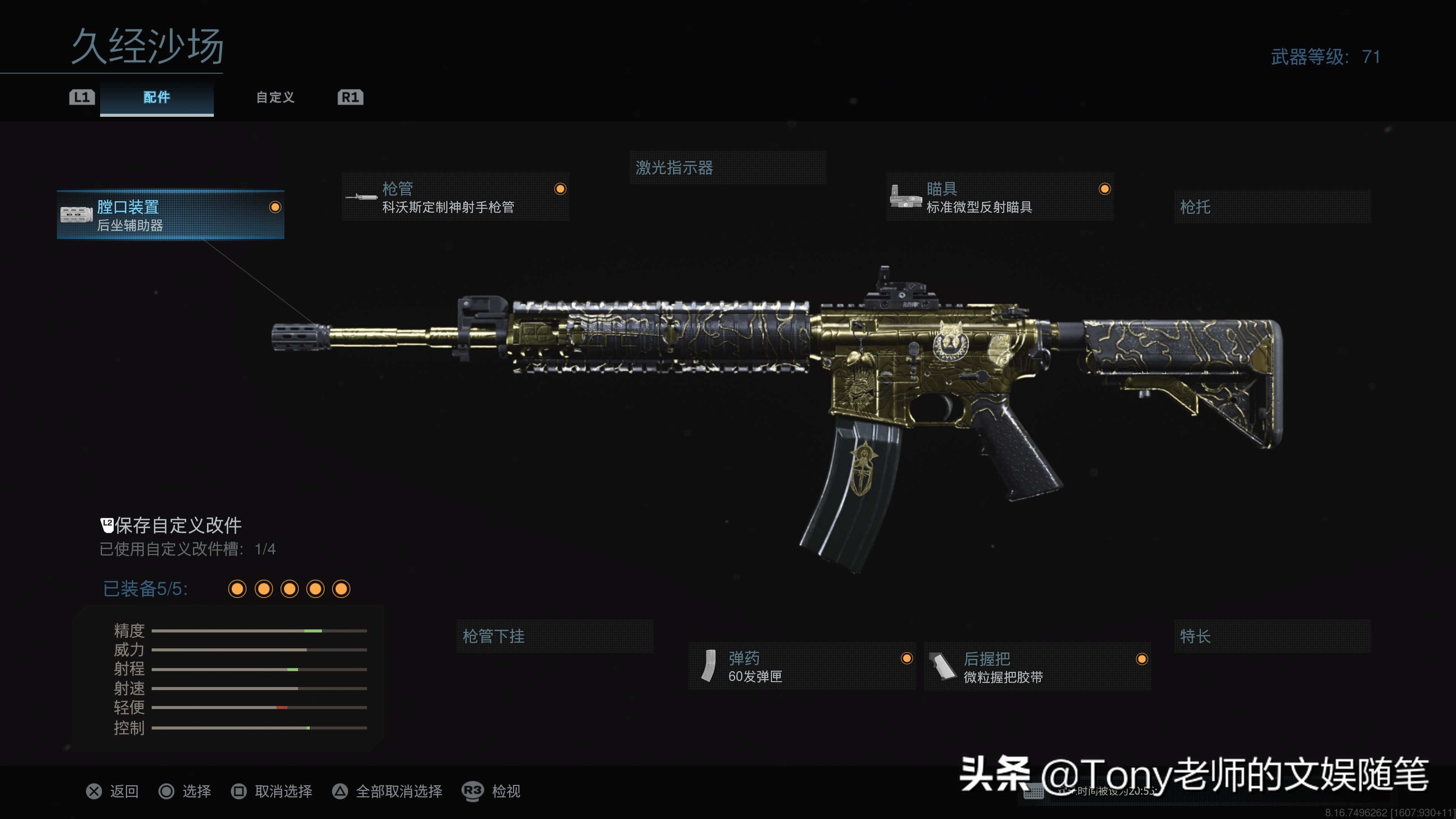Open the empty 特长 perk slot
Screen dimensions: 1456x819
1272,637
